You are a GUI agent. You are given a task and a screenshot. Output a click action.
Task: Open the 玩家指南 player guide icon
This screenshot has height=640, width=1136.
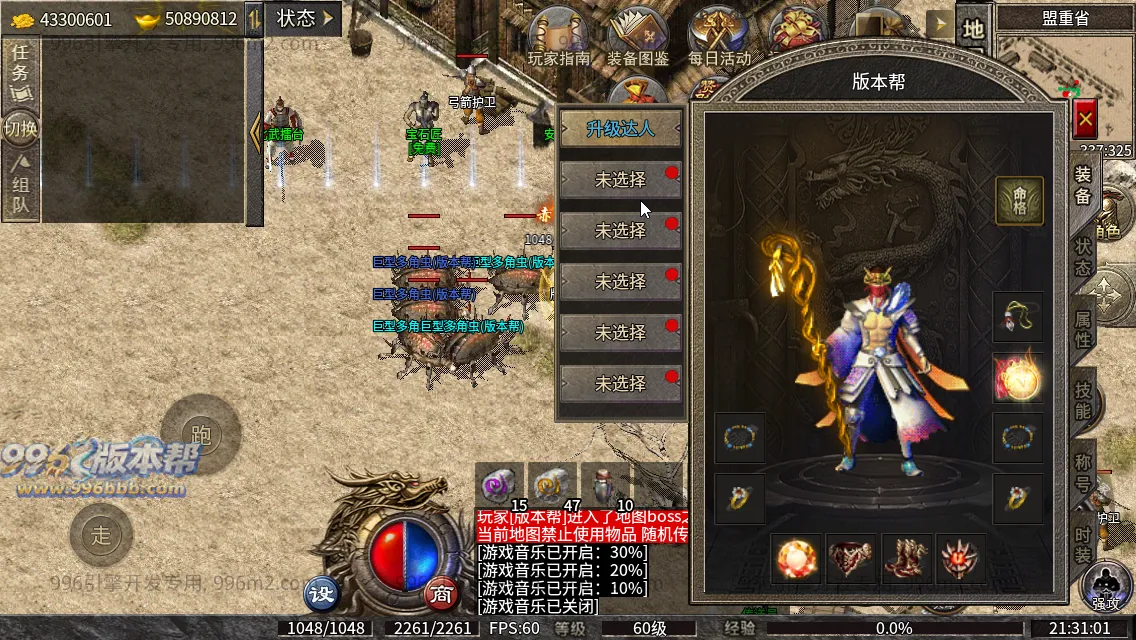point(559,37)
